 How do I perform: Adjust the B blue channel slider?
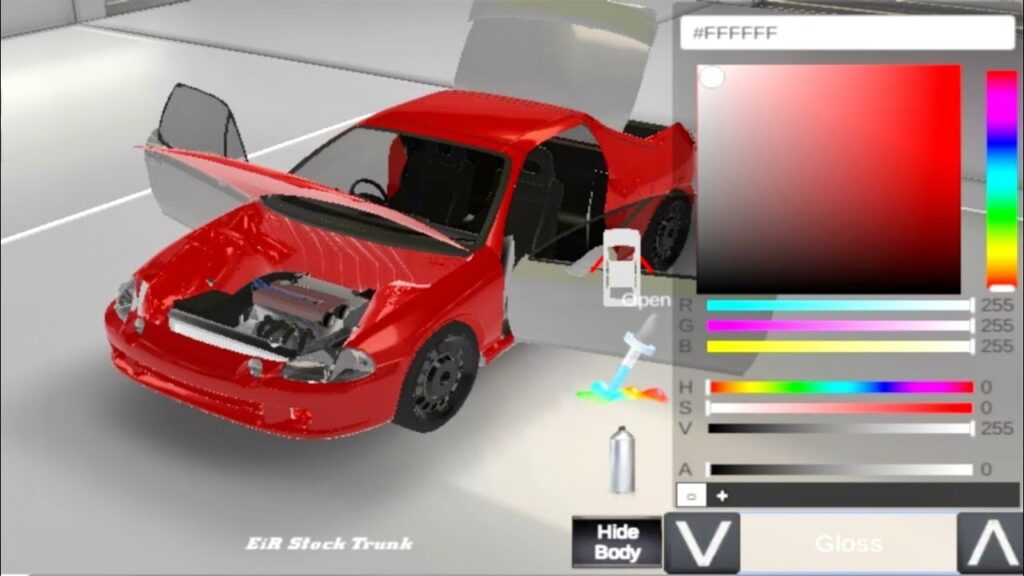(x=840, y=346)
